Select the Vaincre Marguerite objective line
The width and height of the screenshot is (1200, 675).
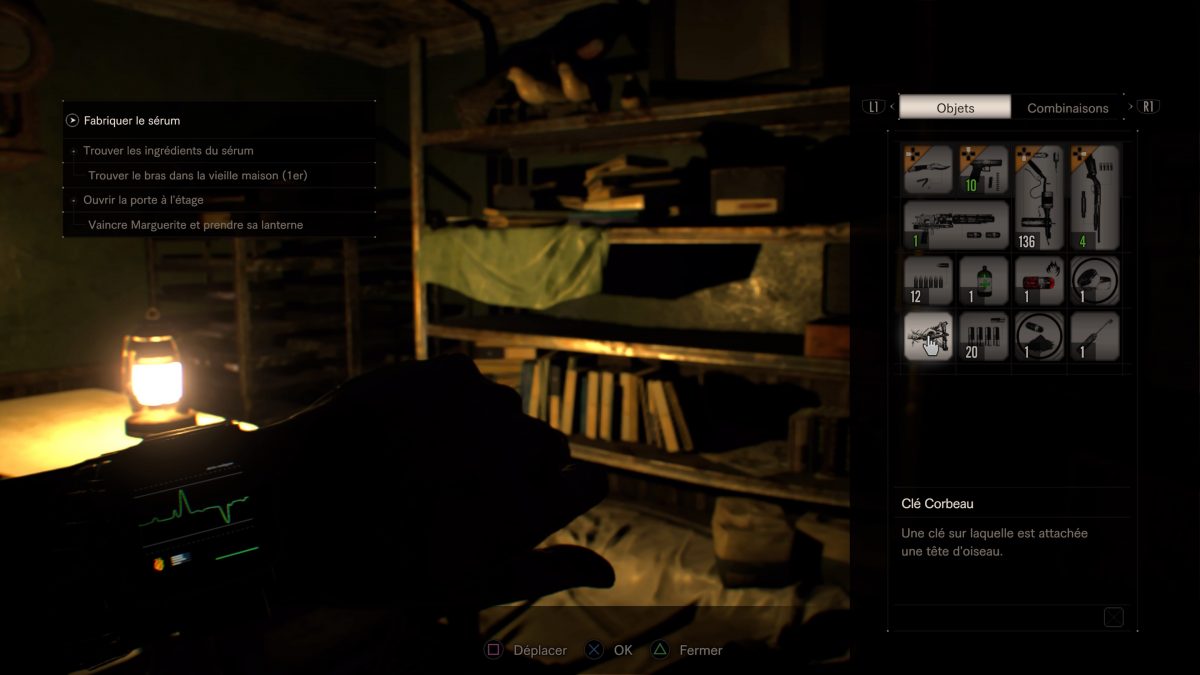tap(195, 225)
